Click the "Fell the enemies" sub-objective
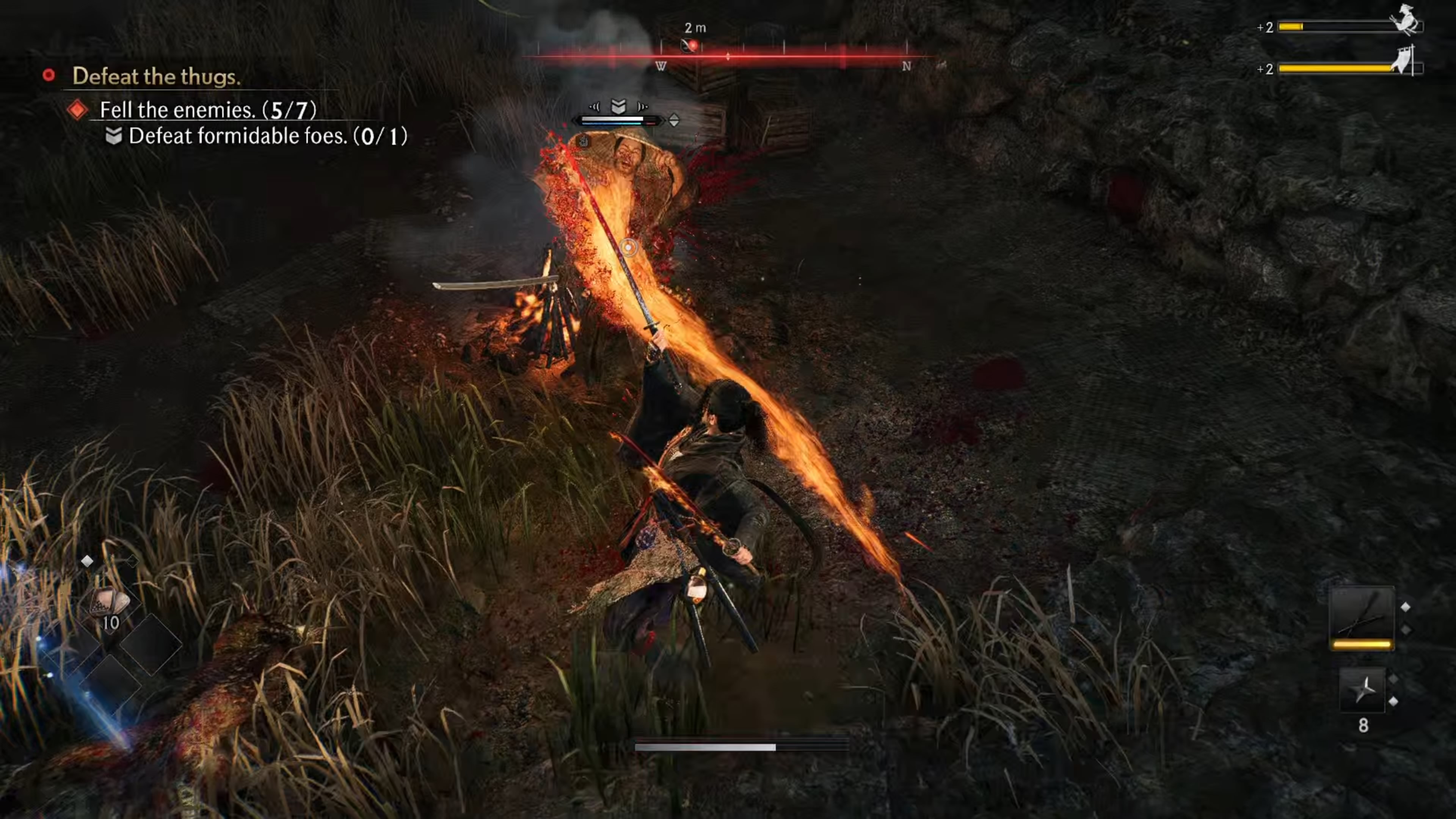The width and height of the screenshot is (1456, 819). coord(207,110)
